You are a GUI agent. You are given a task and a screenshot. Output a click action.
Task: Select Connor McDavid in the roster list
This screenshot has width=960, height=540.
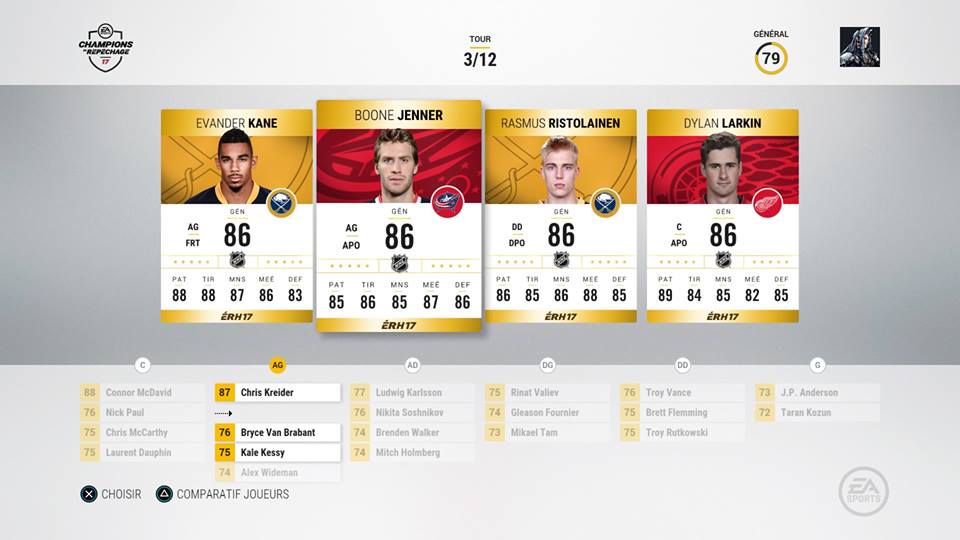(x=142, y=393)
